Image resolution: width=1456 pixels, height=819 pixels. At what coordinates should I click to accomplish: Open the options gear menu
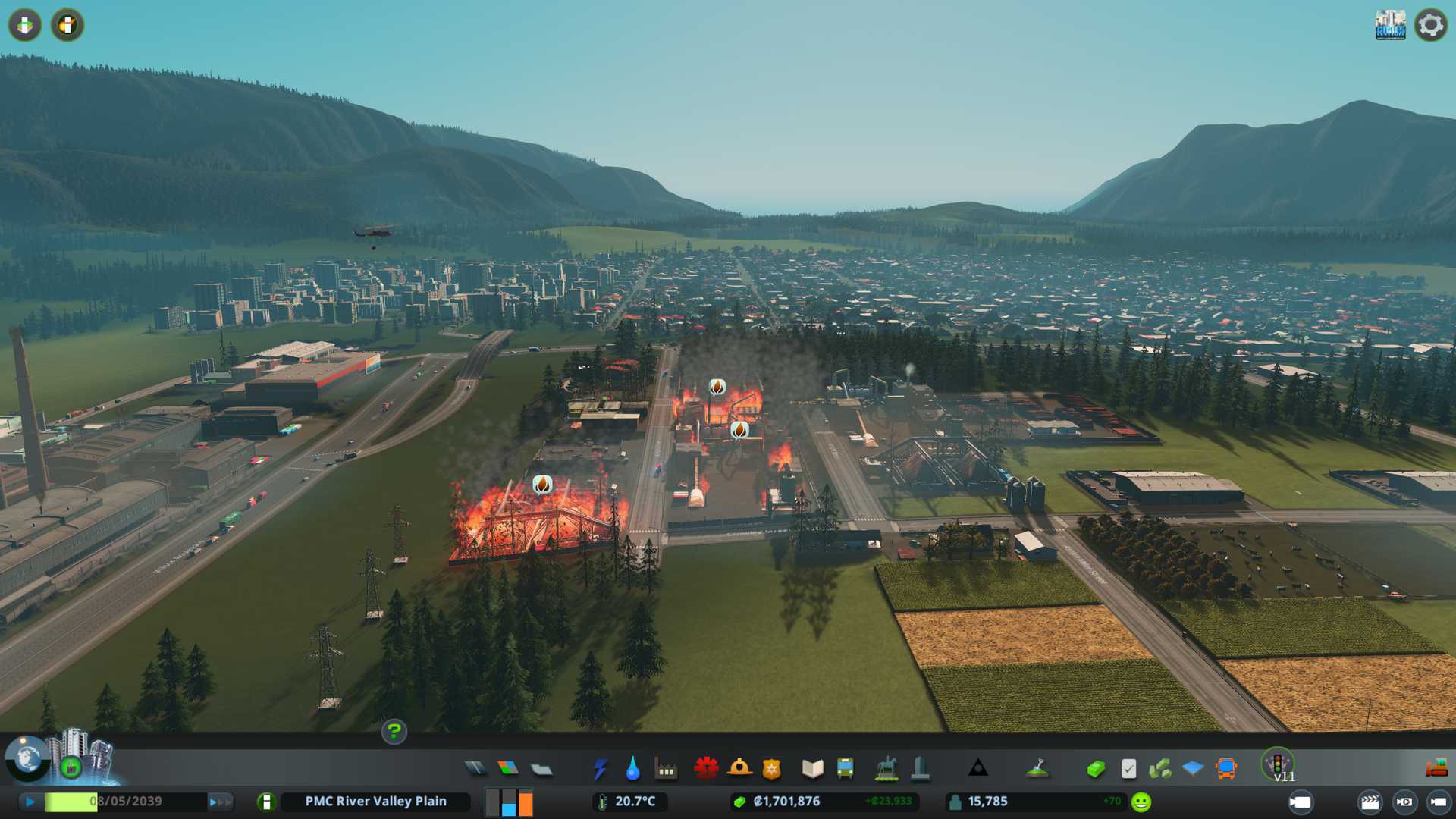tap(1430, 25)
